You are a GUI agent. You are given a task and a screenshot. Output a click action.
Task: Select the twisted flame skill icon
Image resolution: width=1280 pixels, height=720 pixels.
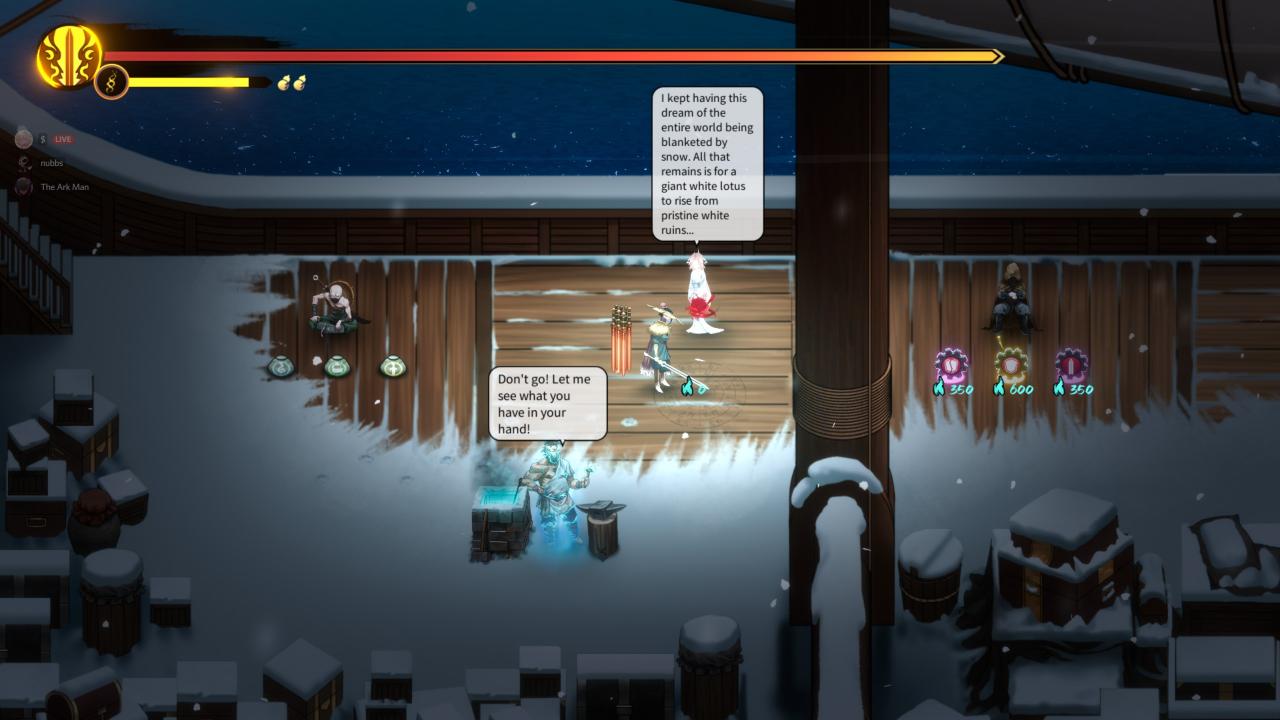tap(111, 82)
